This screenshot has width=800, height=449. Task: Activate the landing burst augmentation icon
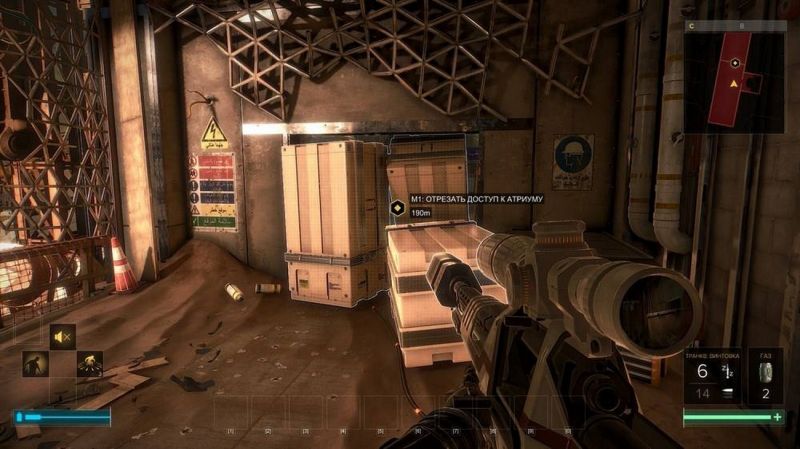point(90,364)
